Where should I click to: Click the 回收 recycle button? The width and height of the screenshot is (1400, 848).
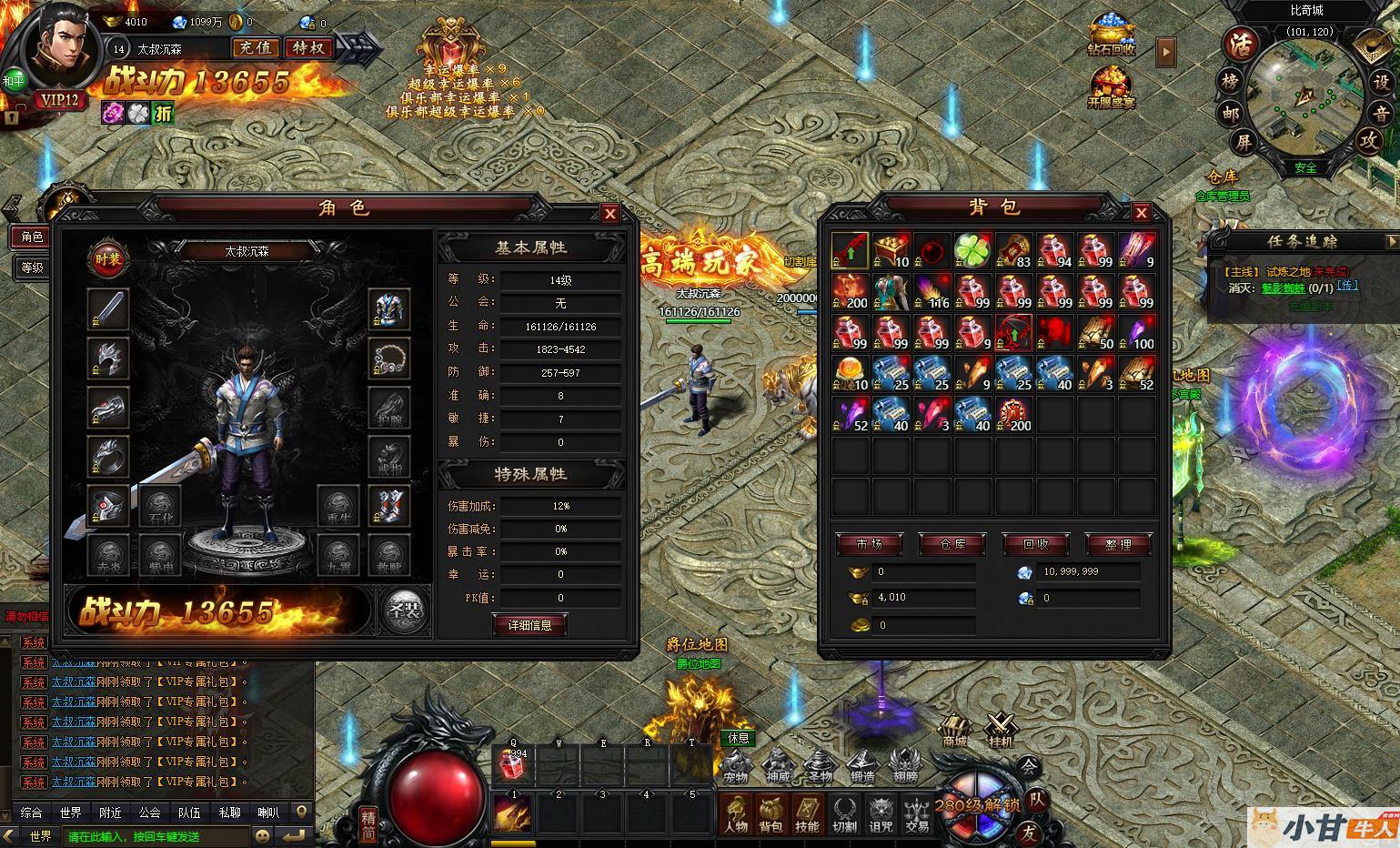coord(1035,544)
